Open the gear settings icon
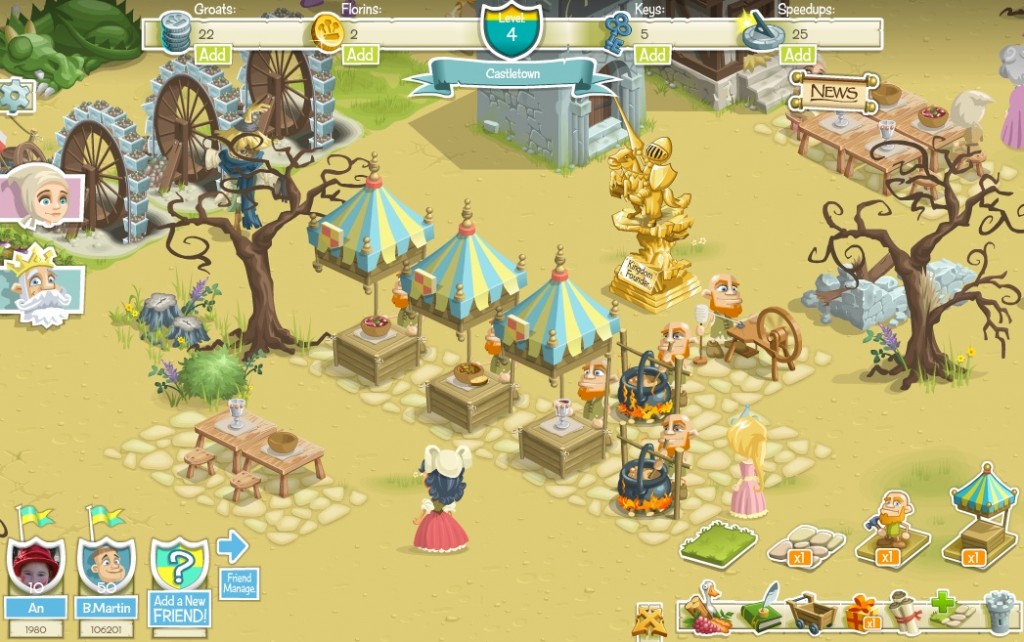This screenshot has width=1024, height=642. (x=15, y=97)
